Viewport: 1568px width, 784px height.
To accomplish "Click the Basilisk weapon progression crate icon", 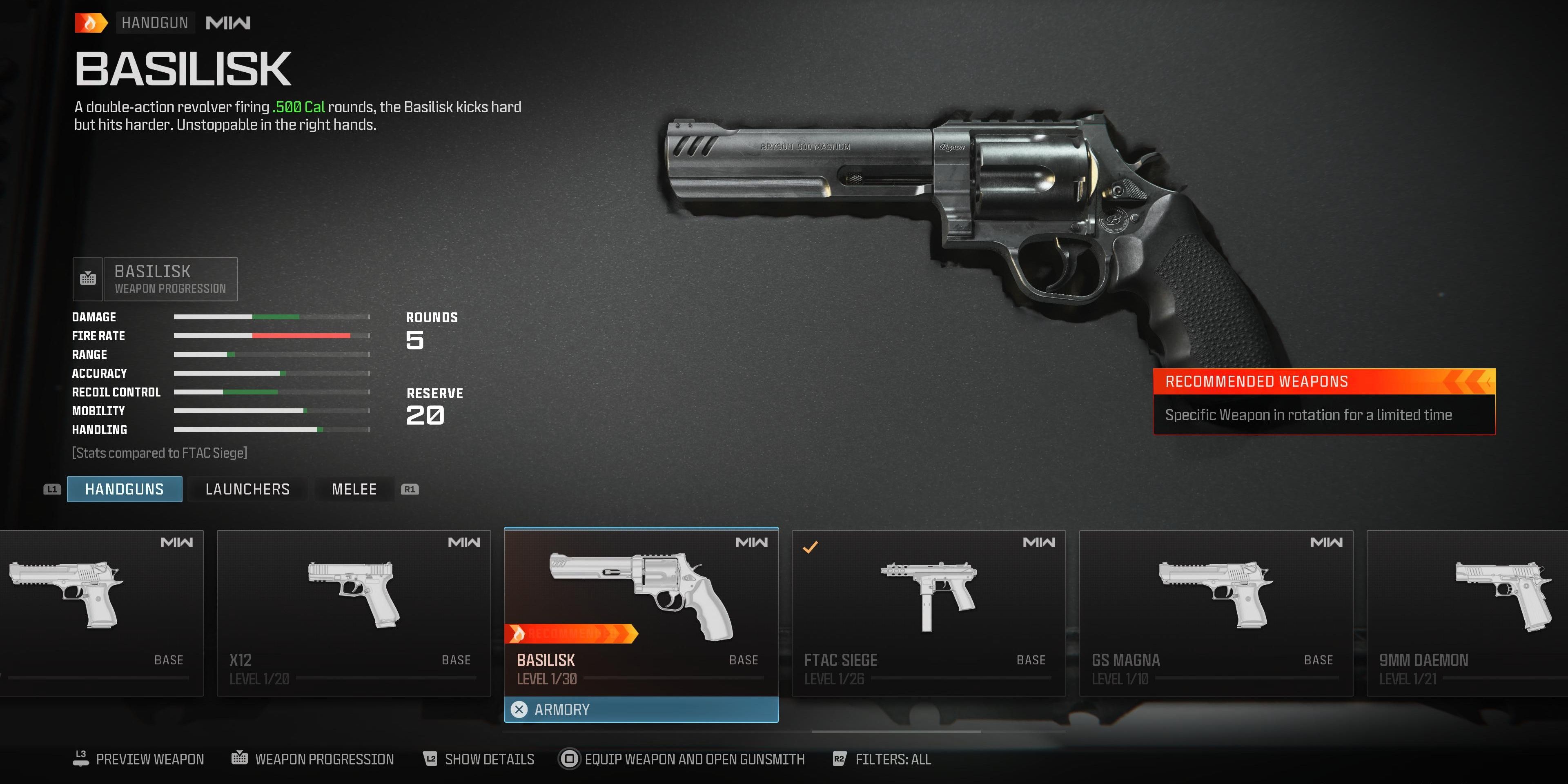I will tap(88, 279).
